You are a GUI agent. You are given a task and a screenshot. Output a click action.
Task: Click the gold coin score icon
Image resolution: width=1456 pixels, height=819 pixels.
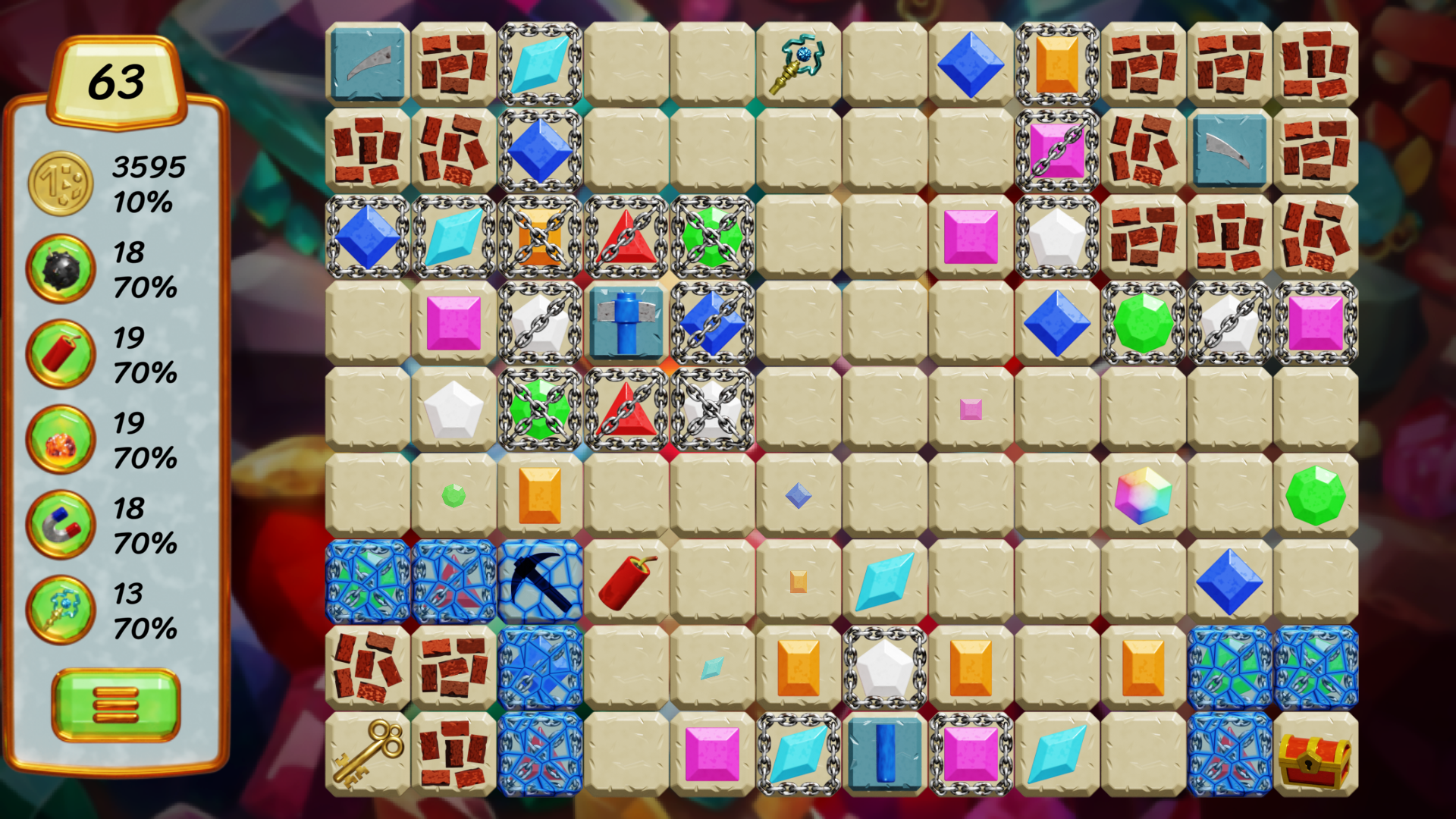(60, 182)
